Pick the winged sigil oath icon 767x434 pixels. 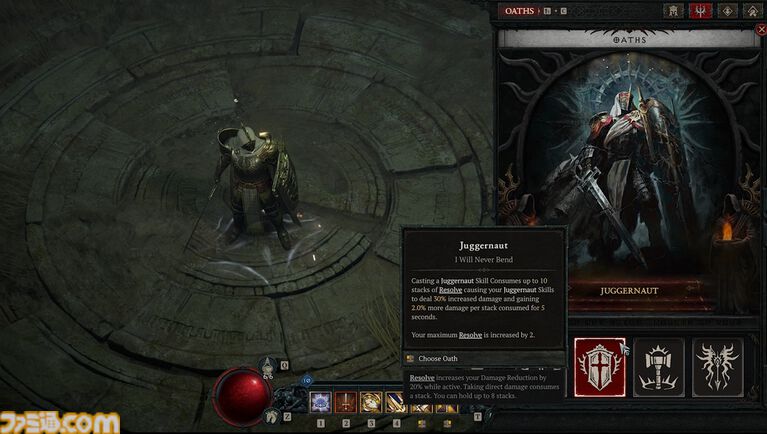click(717, 367)
